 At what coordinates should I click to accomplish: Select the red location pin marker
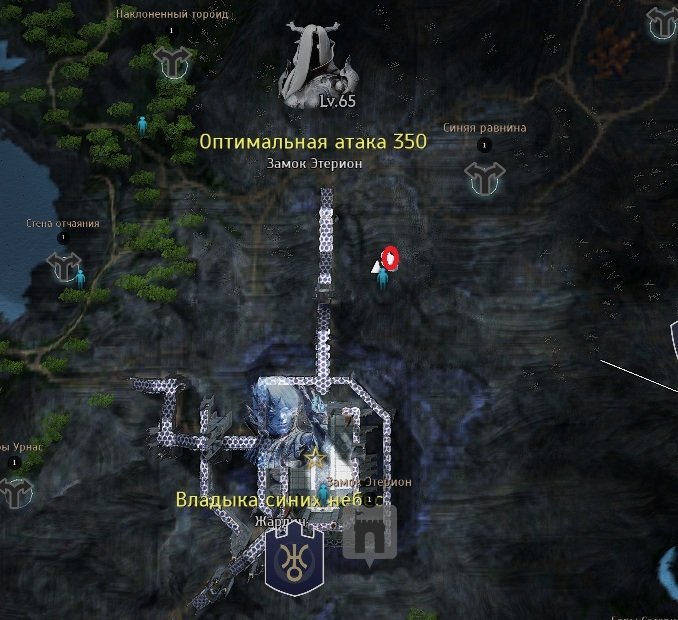[x=391, y=258]
